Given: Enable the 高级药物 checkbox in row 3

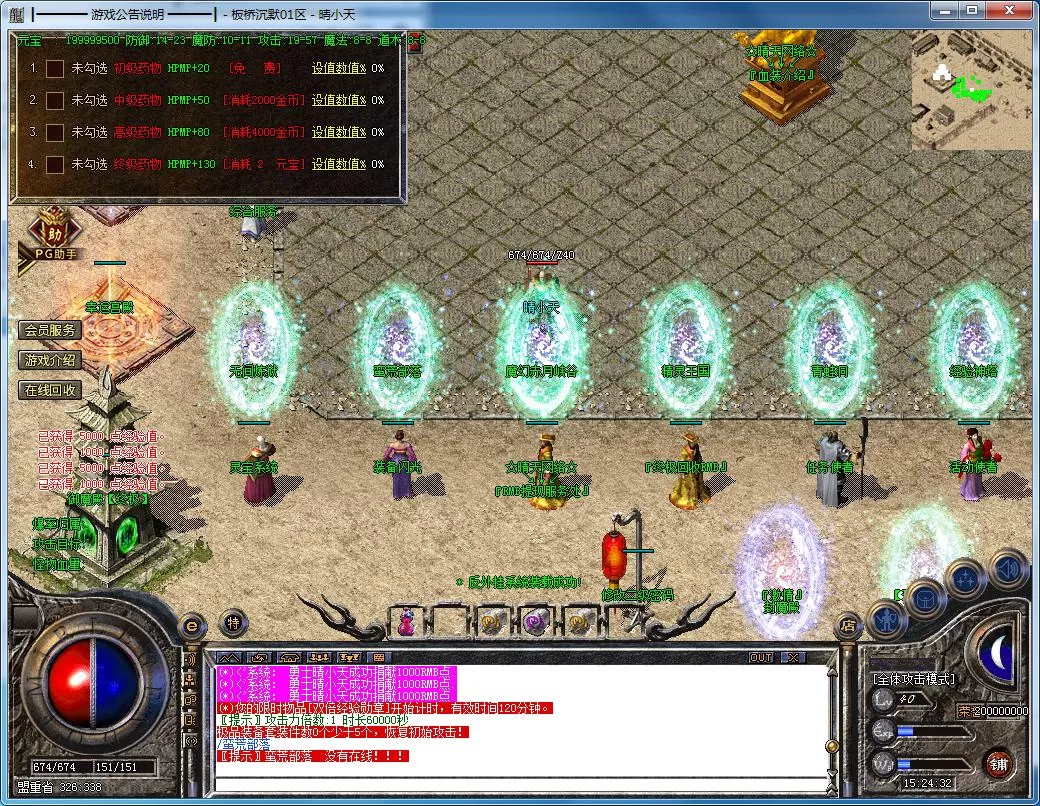Looking at the screenshot, I should [55, 132].
